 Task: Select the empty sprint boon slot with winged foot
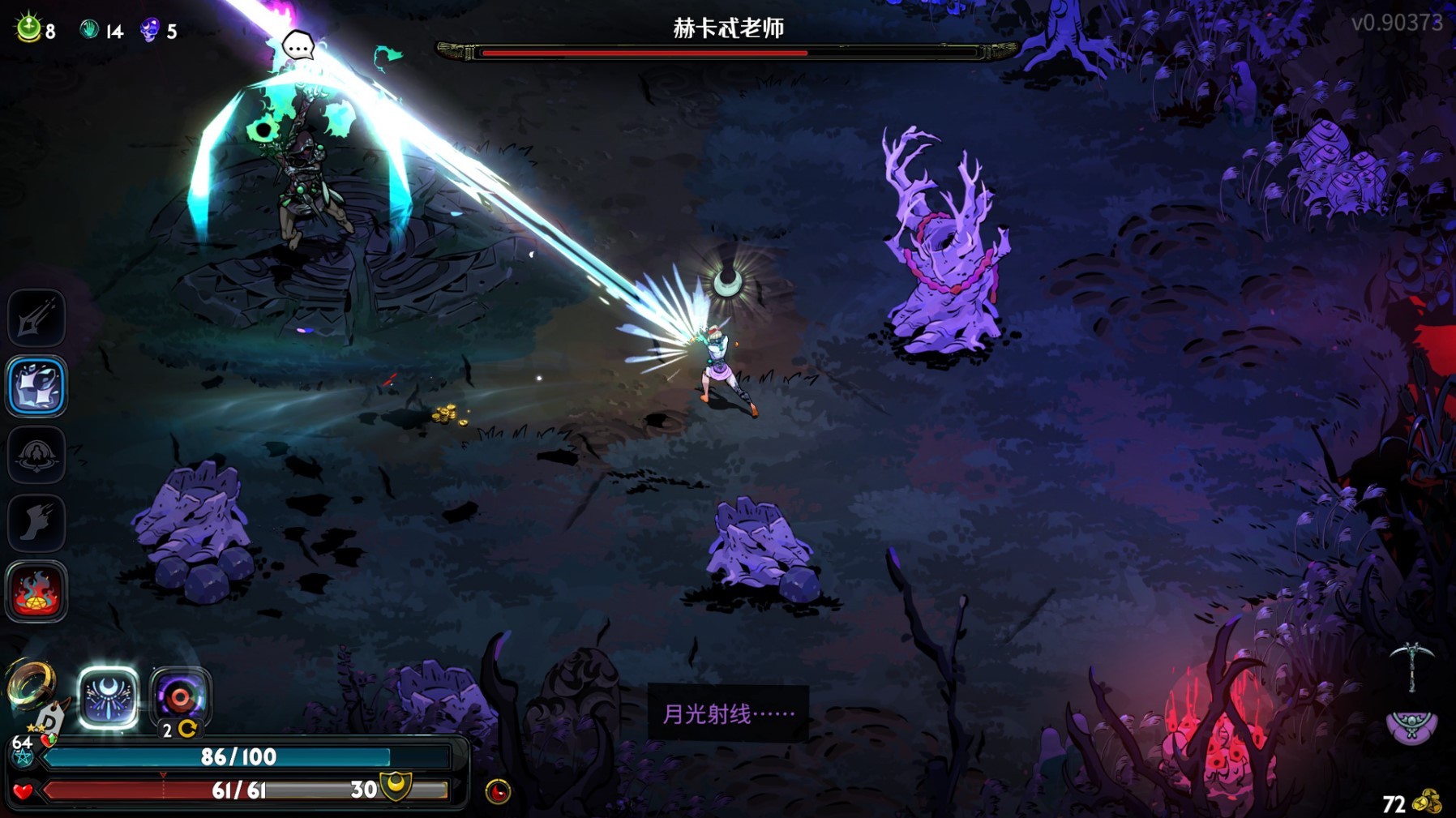(36, 523)
